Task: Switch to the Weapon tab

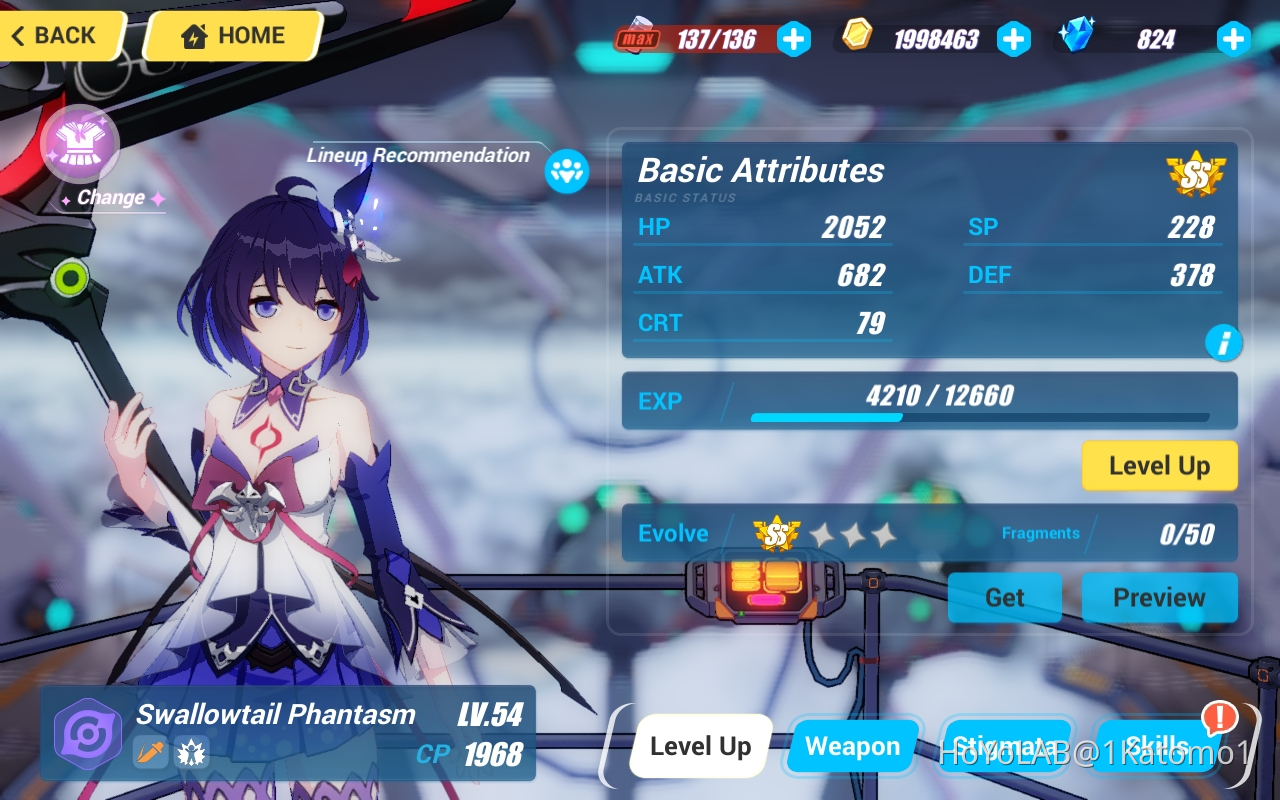Action: (x=852, y=746)
